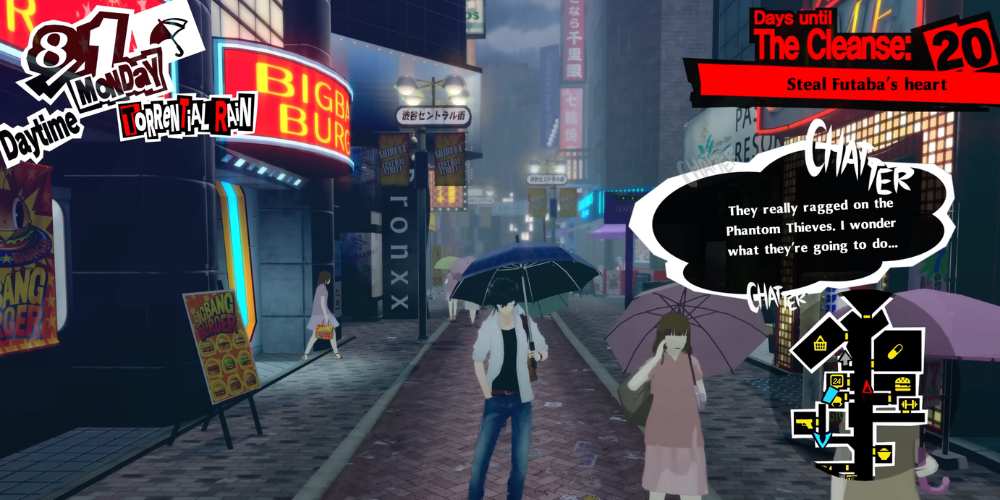The height and width of the screenshot is (500, 1000).
Task: Select the pill drugstore marker on the minimap
Action: (x=893, y=353)
